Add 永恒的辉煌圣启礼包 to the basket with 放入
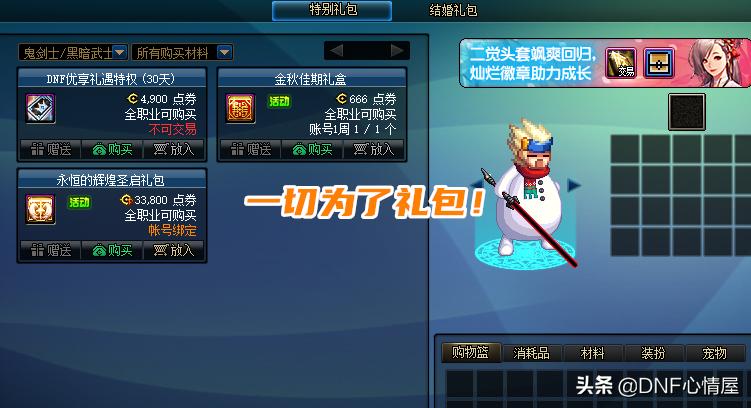The width and height of the screenshot is (751, 408). pos(174,250)
